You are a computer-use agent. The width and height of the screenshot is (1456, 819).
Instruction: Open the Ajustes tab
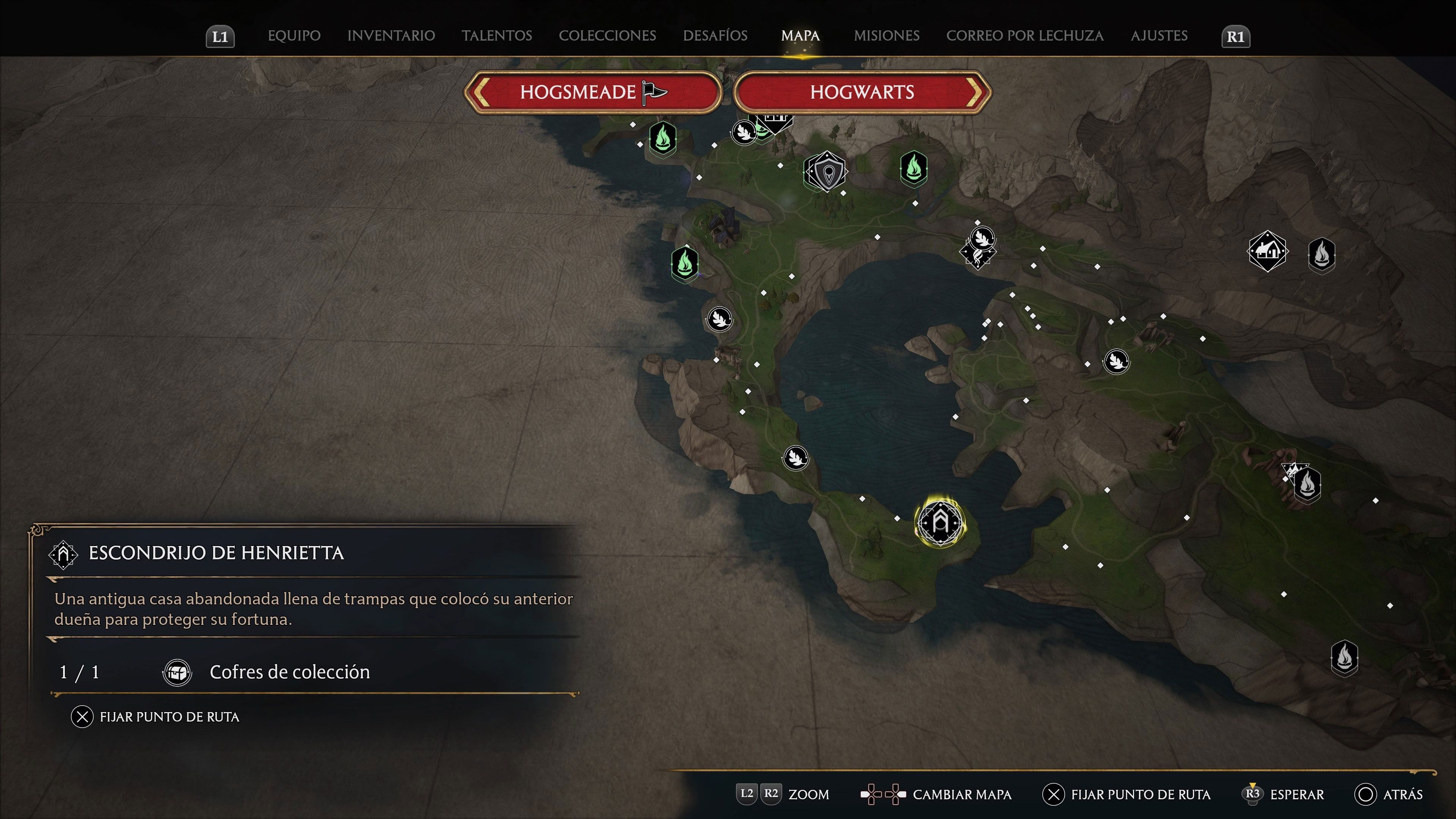1159,36
